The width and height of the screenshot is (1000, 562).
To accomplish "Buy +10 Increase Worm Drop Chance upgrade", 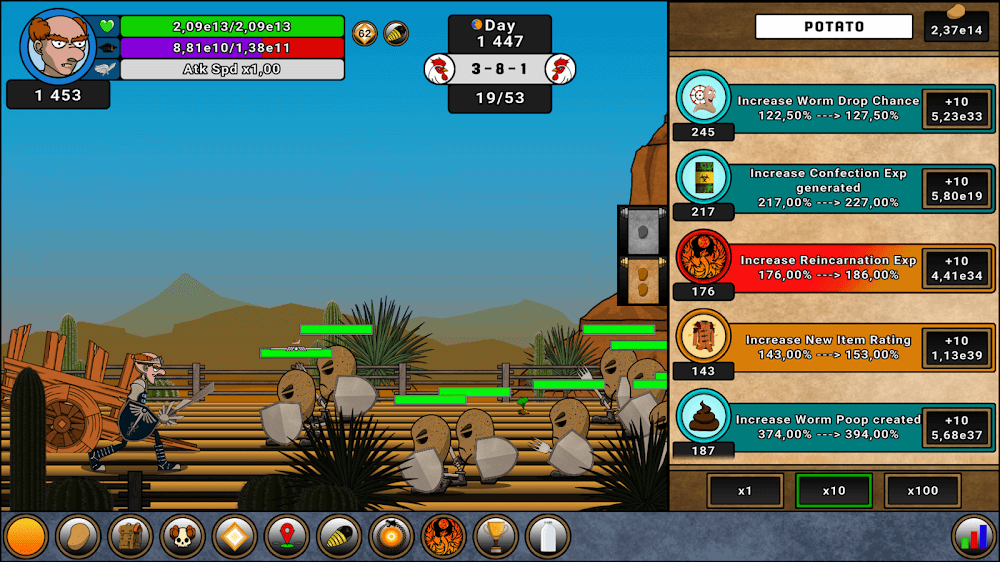I will [x=957, y=108].
